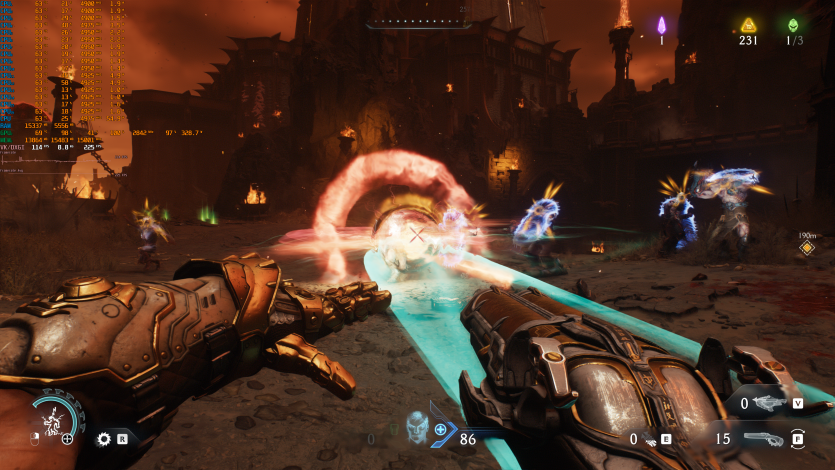Click the purple crystal currency icon

click(x=661, y=23)
